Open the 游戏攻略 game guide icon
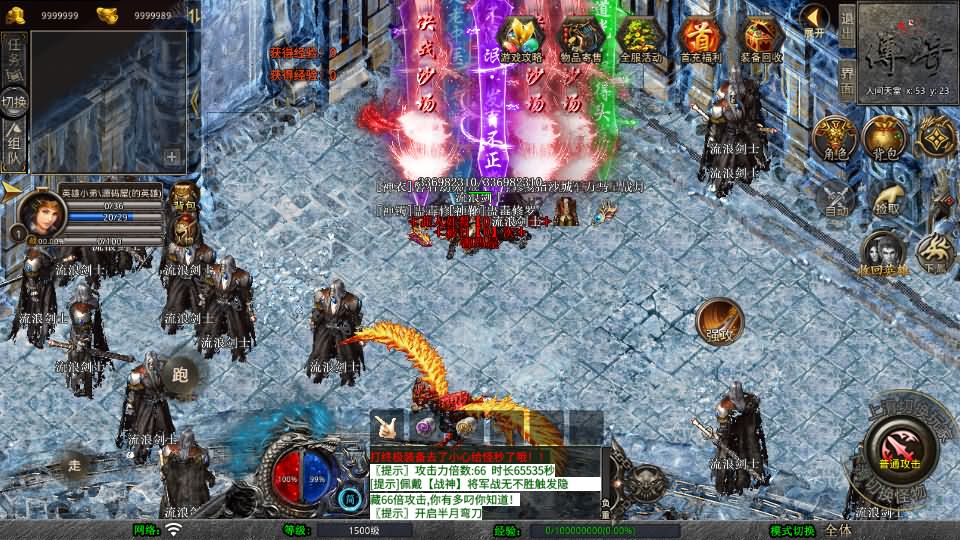The image size is (960, 540). tap(520, 39)
